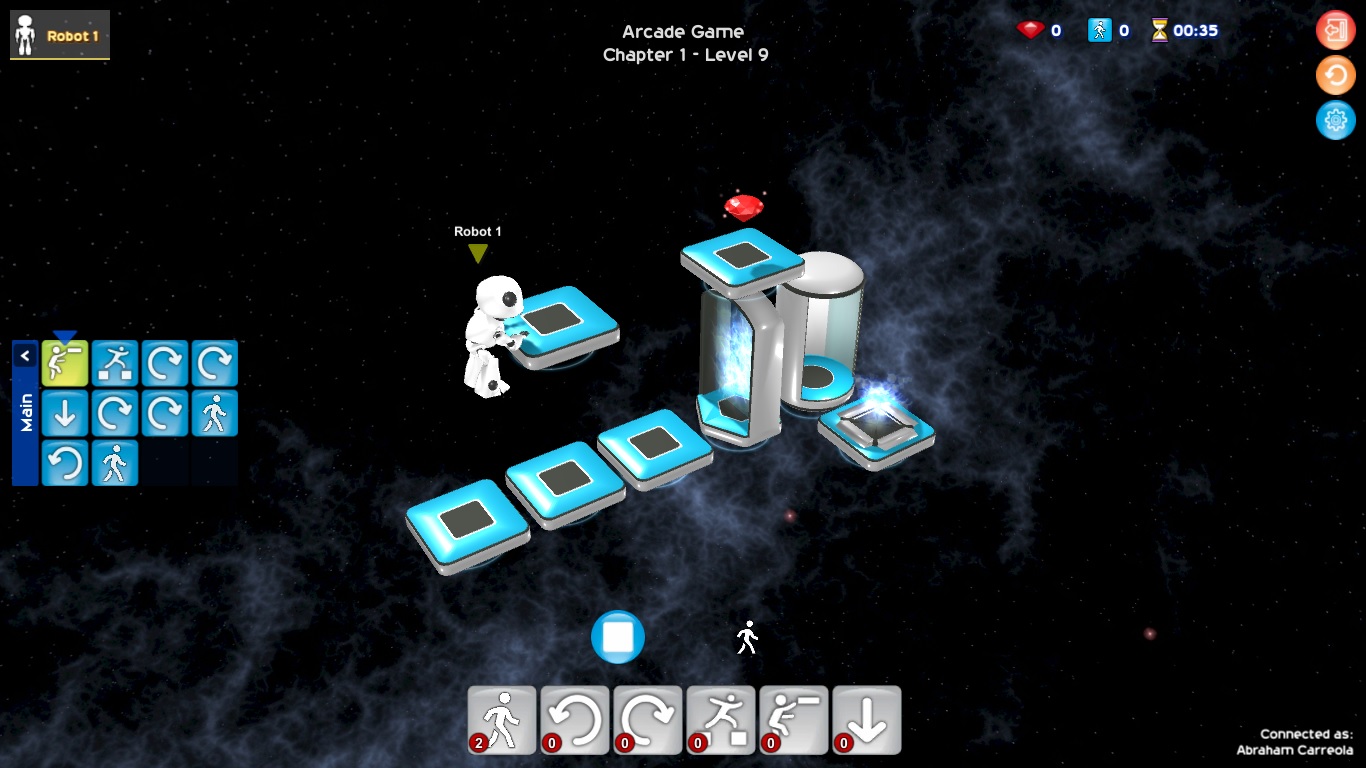1366x768 pixels.
Task: Click the restart level icon
Action: click(1336, 75)
